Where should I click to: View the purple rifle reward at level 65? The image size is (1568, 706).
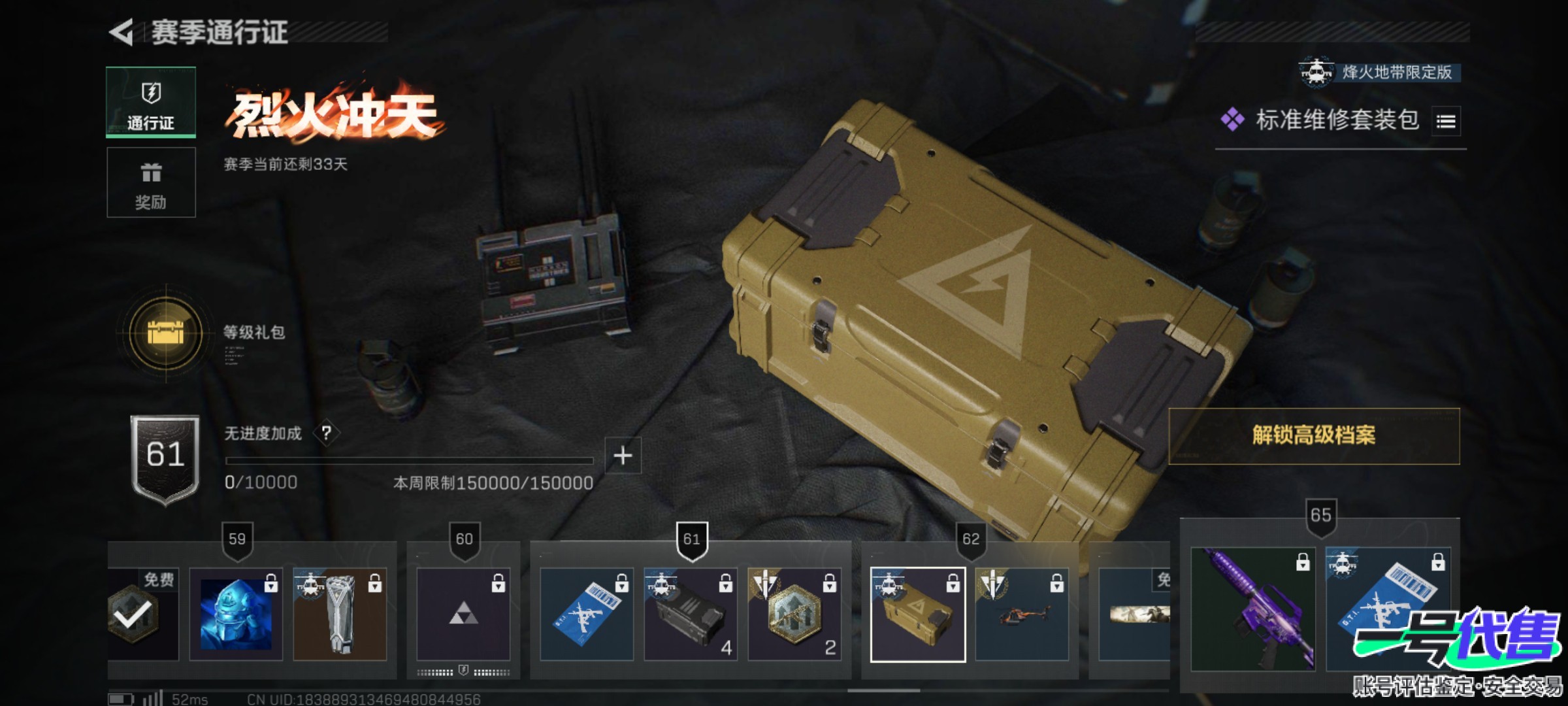coord(1252,609)
